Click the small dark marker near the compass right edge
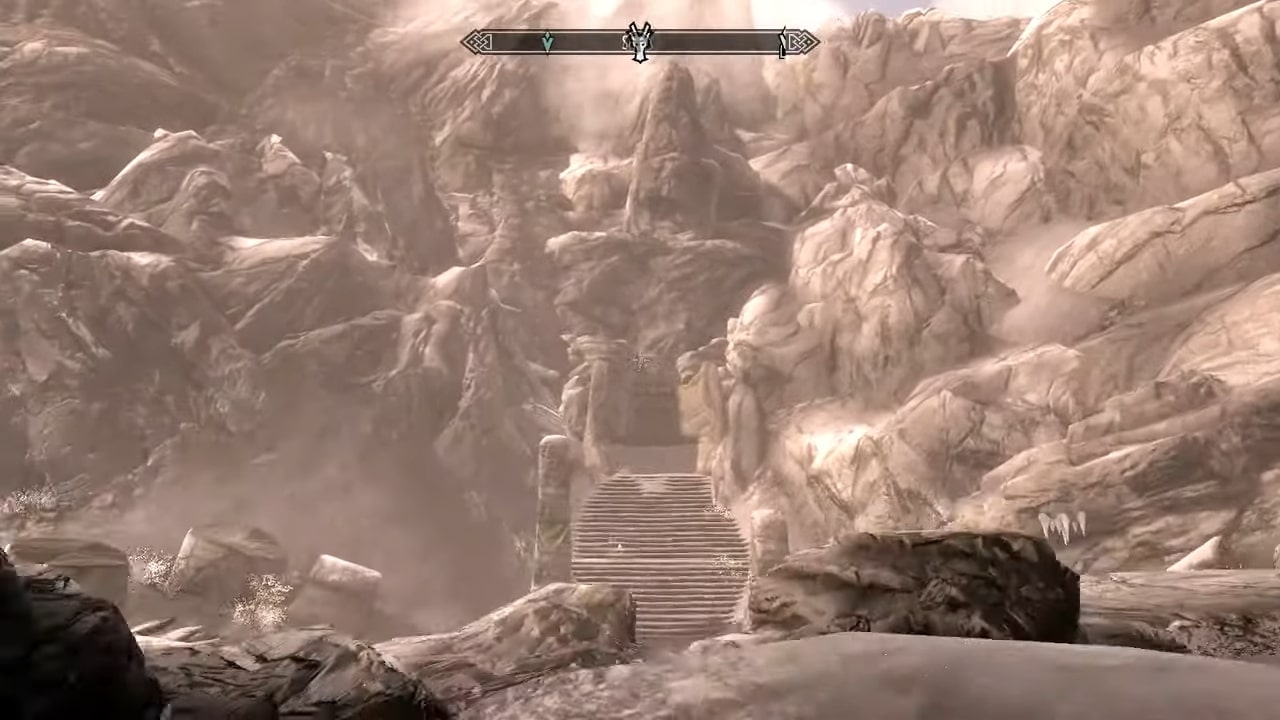Screen dimensions: 1280x720 coord(782,43)
